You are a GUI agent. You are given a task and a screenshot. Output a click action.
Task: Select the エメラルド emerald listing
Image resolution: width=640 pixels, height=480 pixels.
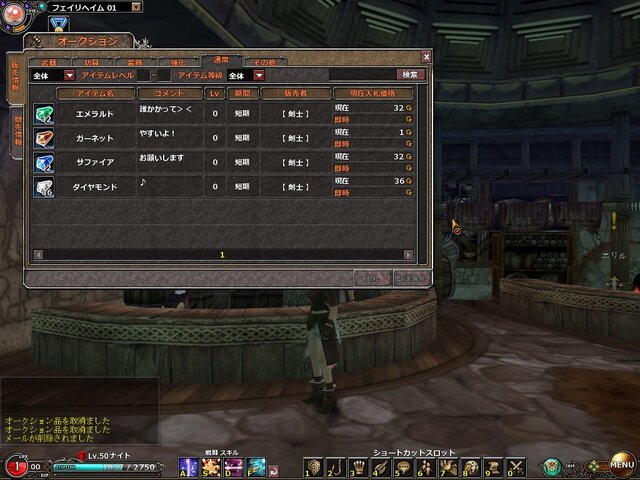(97, 113)
